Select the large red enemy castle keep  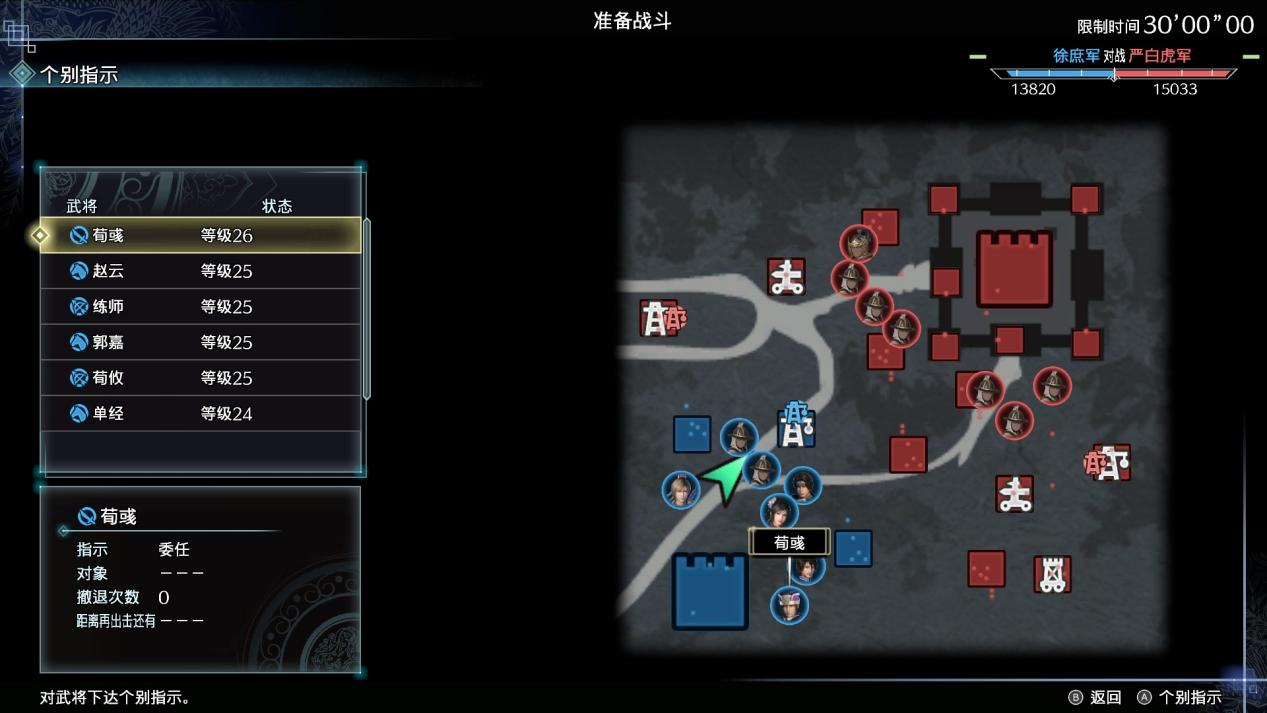[1014, 269]
